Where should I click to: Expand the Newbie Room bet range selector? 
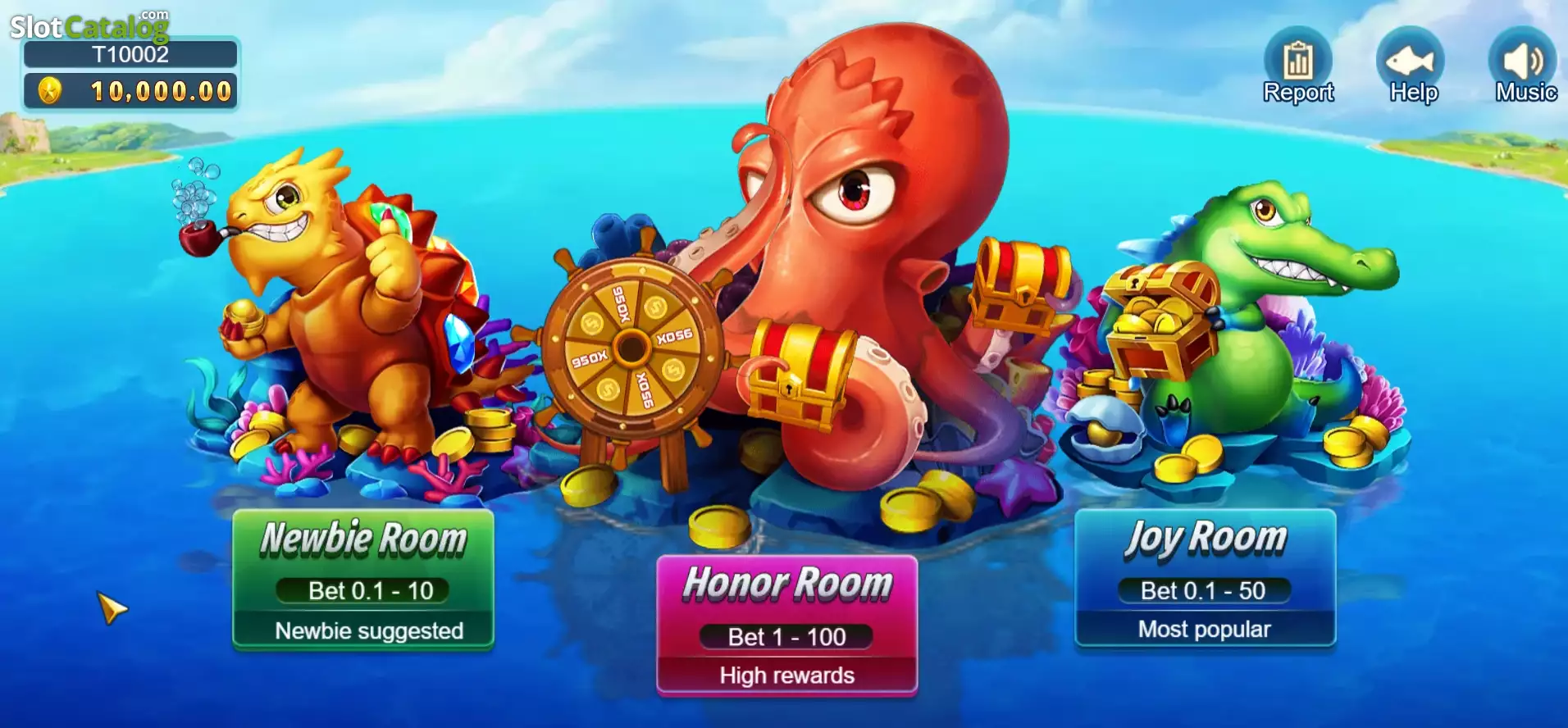pos(363,591)
